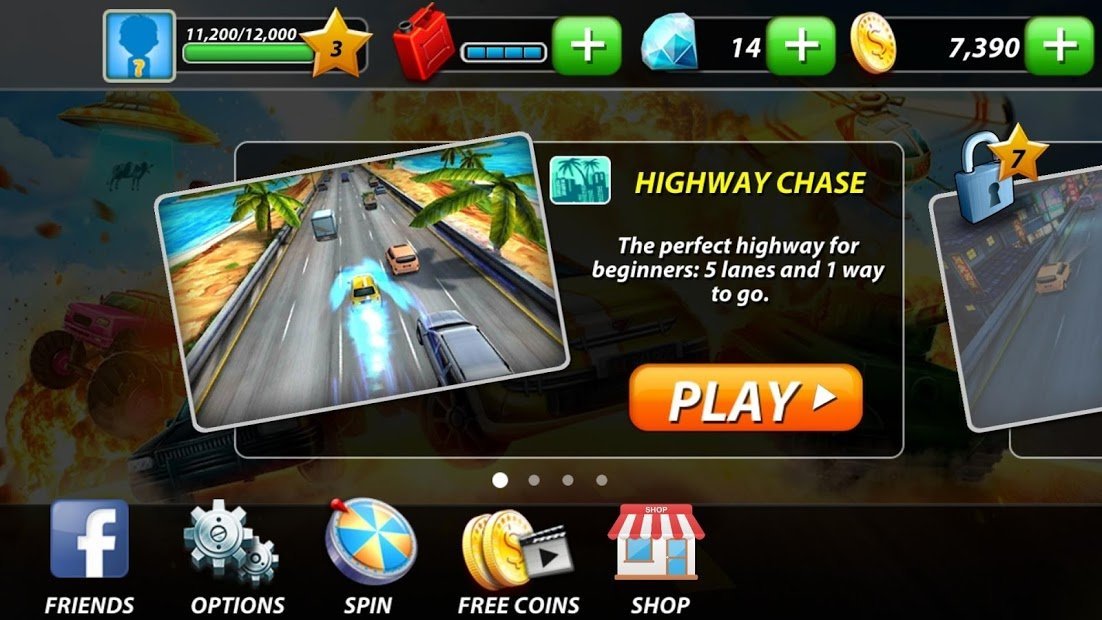The height and width of the screenshot is (620, 1102).
Task: Watch a video for Free Coins
Action: pyautogui.click(x=518, y=555)
